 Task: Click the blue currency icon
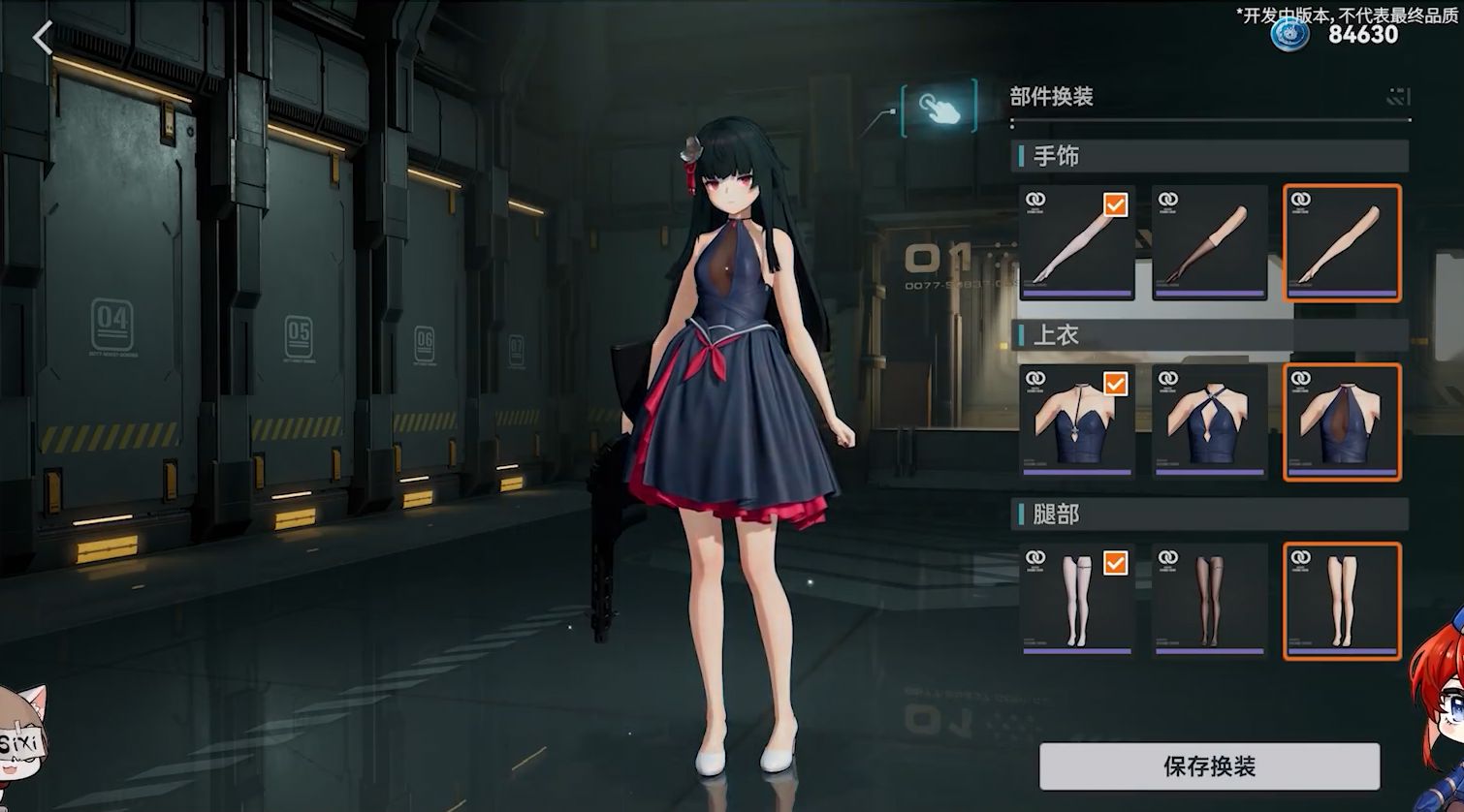pos(1290,34)
